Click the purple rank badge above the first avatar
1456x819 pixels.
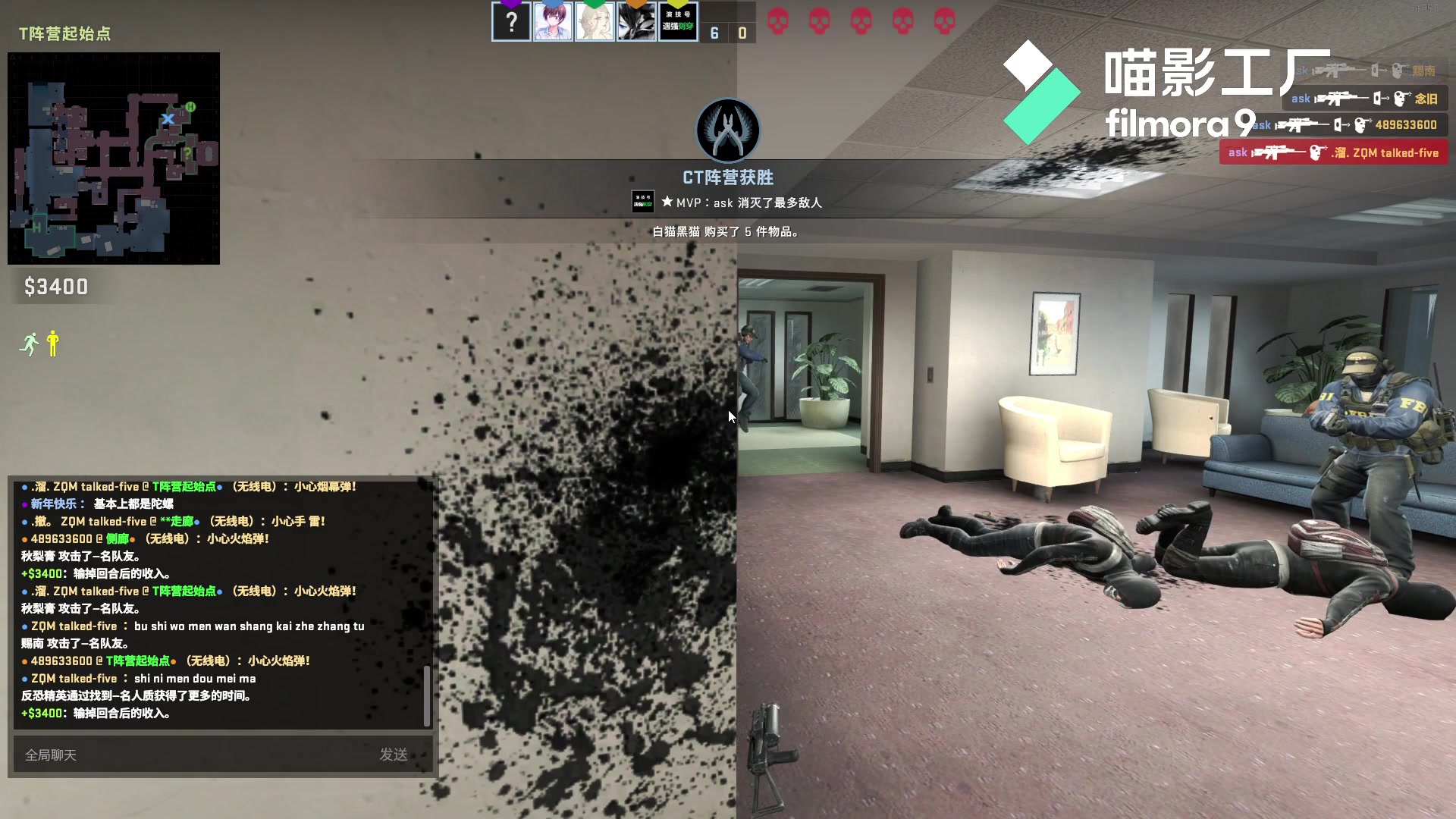(x=510, y=5)
